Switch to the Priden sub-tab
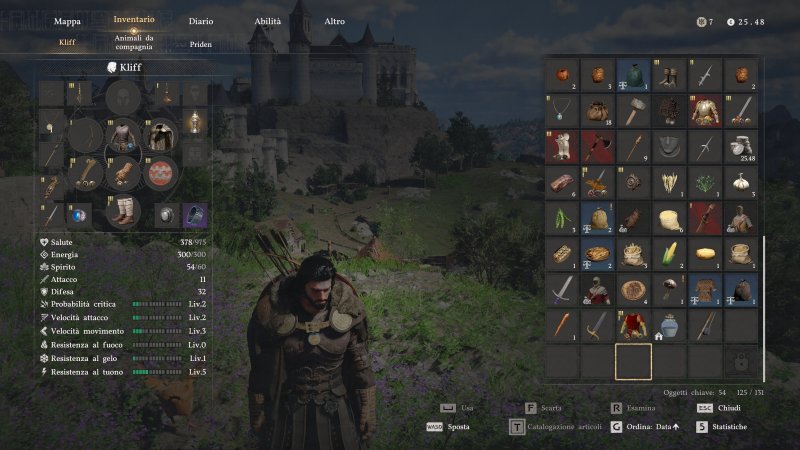 (201, 44)
